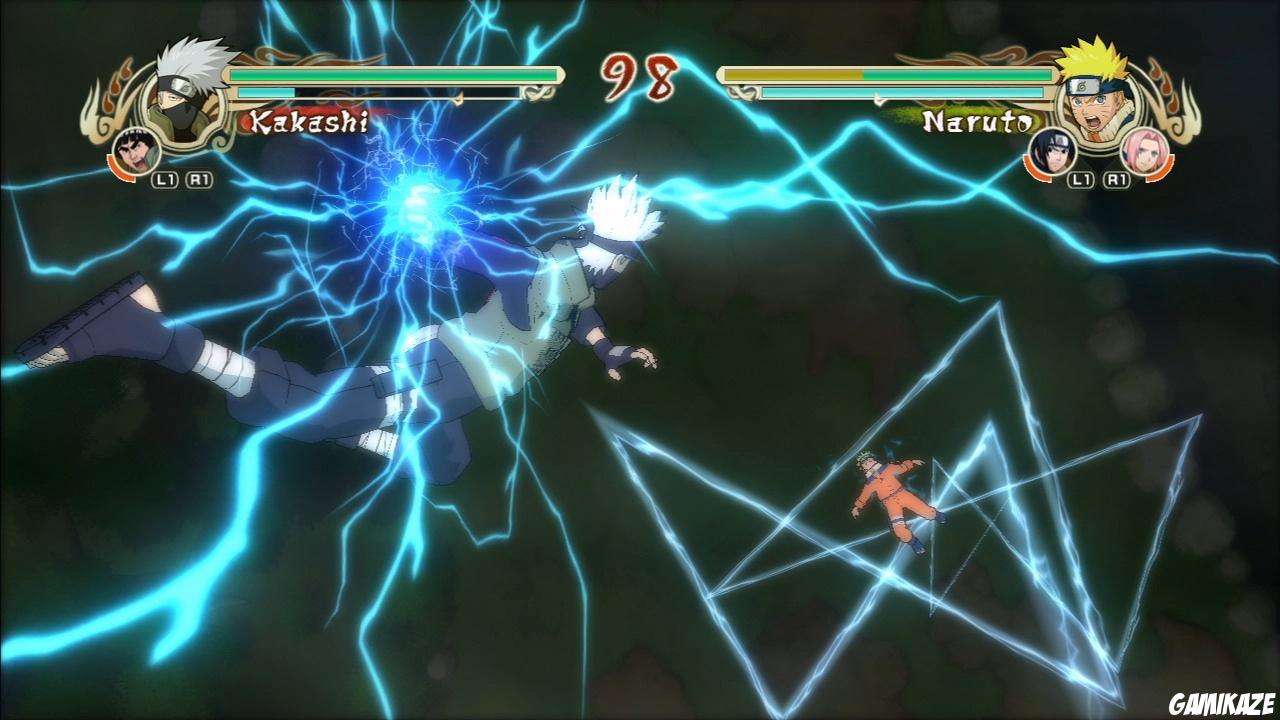The image size is (1280, 720).
Task: Select Sasuke's support character icon
Action: 1051,153
